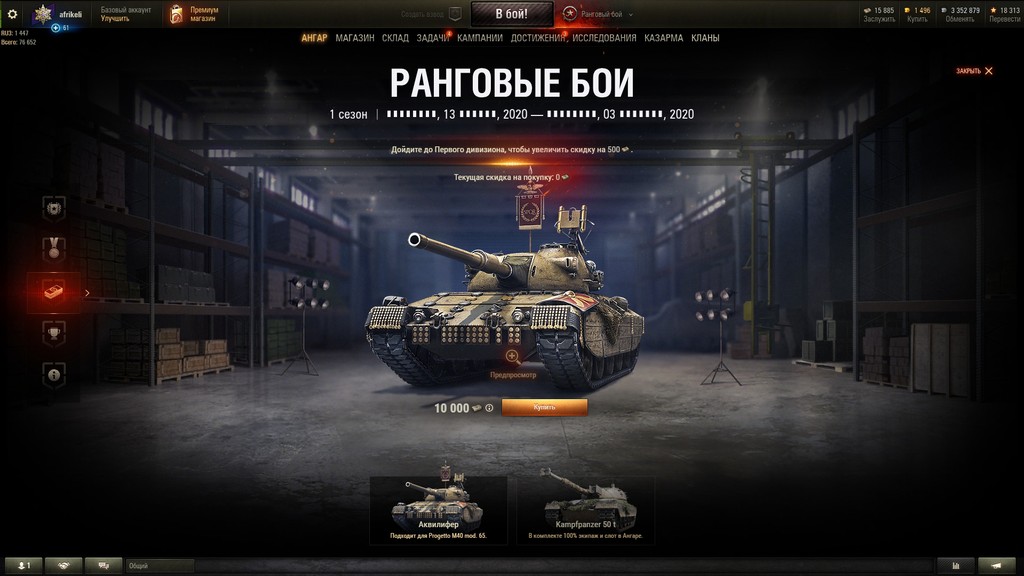Viewport: 1024px width, 576px height.
Task: Open the ИССЛЕДОВАНИЯ tab
Action: point(605,38)
